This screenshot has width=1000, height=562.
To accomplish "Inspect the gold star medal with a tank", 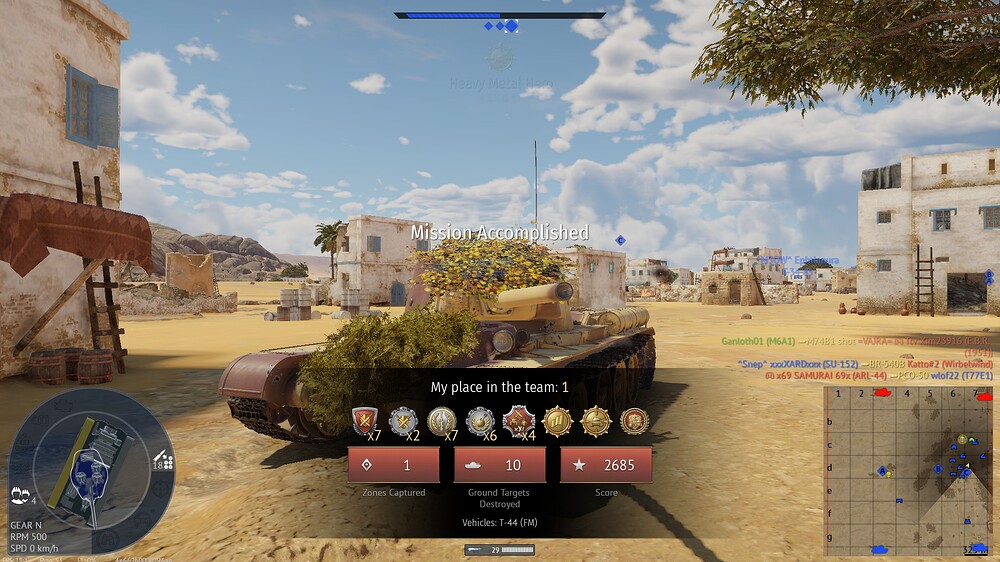I will 596,421.
